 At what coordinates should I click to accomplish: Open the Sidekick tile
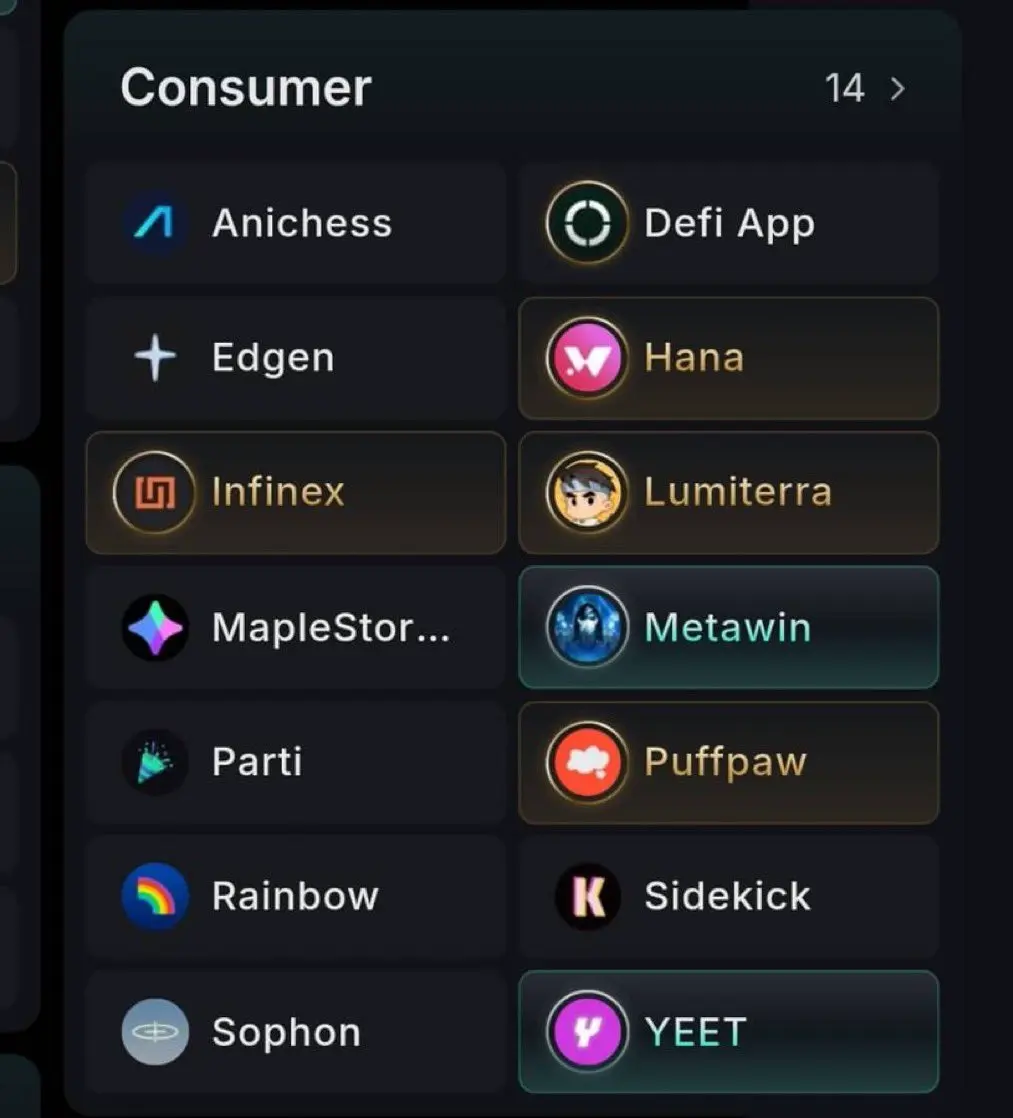pos(728,896)
